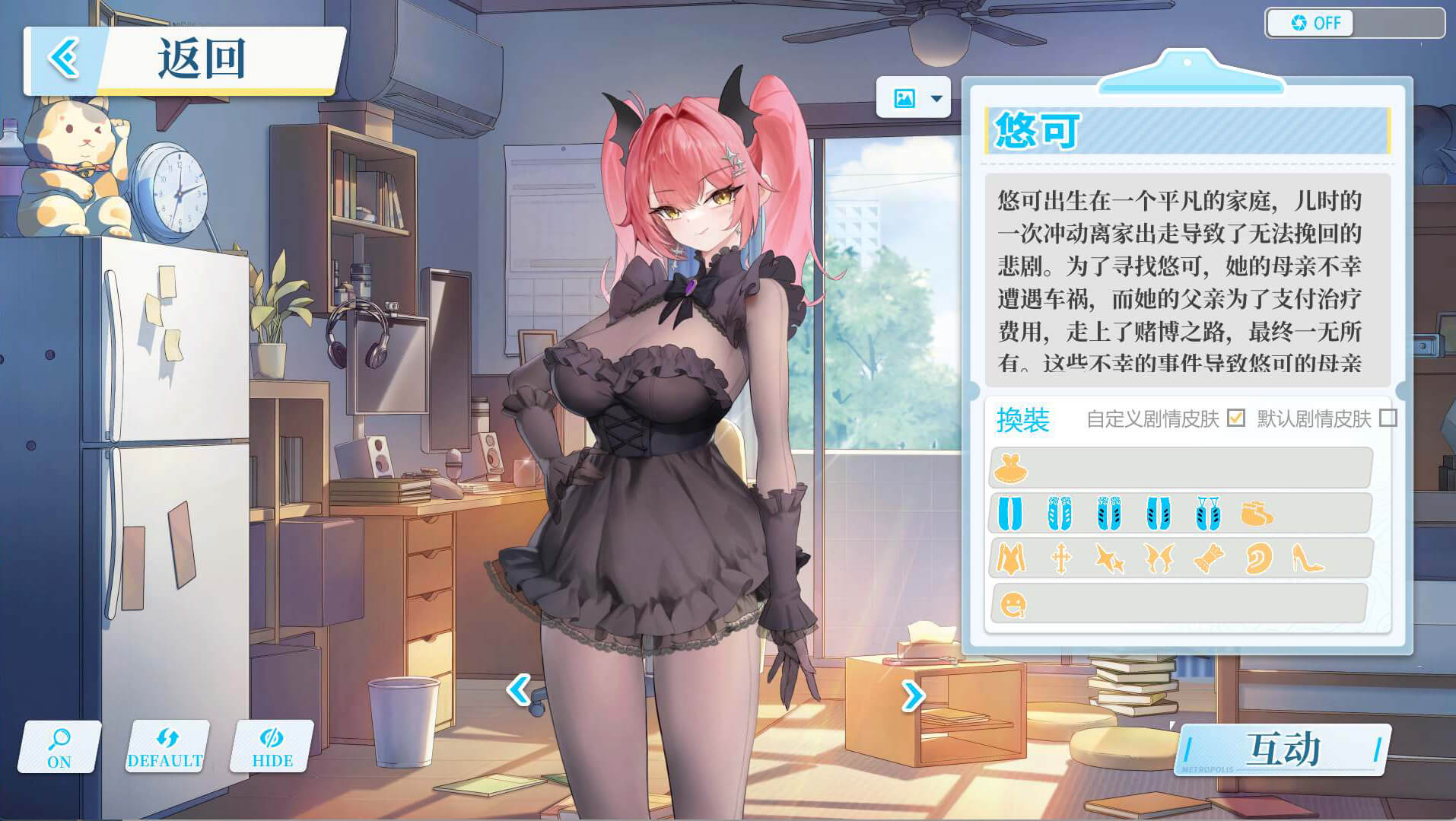This screenshot has height=821, width=1456.
Task: Select the cross accessory icon
Action: pyautogui.click(x=1060, y=559)
